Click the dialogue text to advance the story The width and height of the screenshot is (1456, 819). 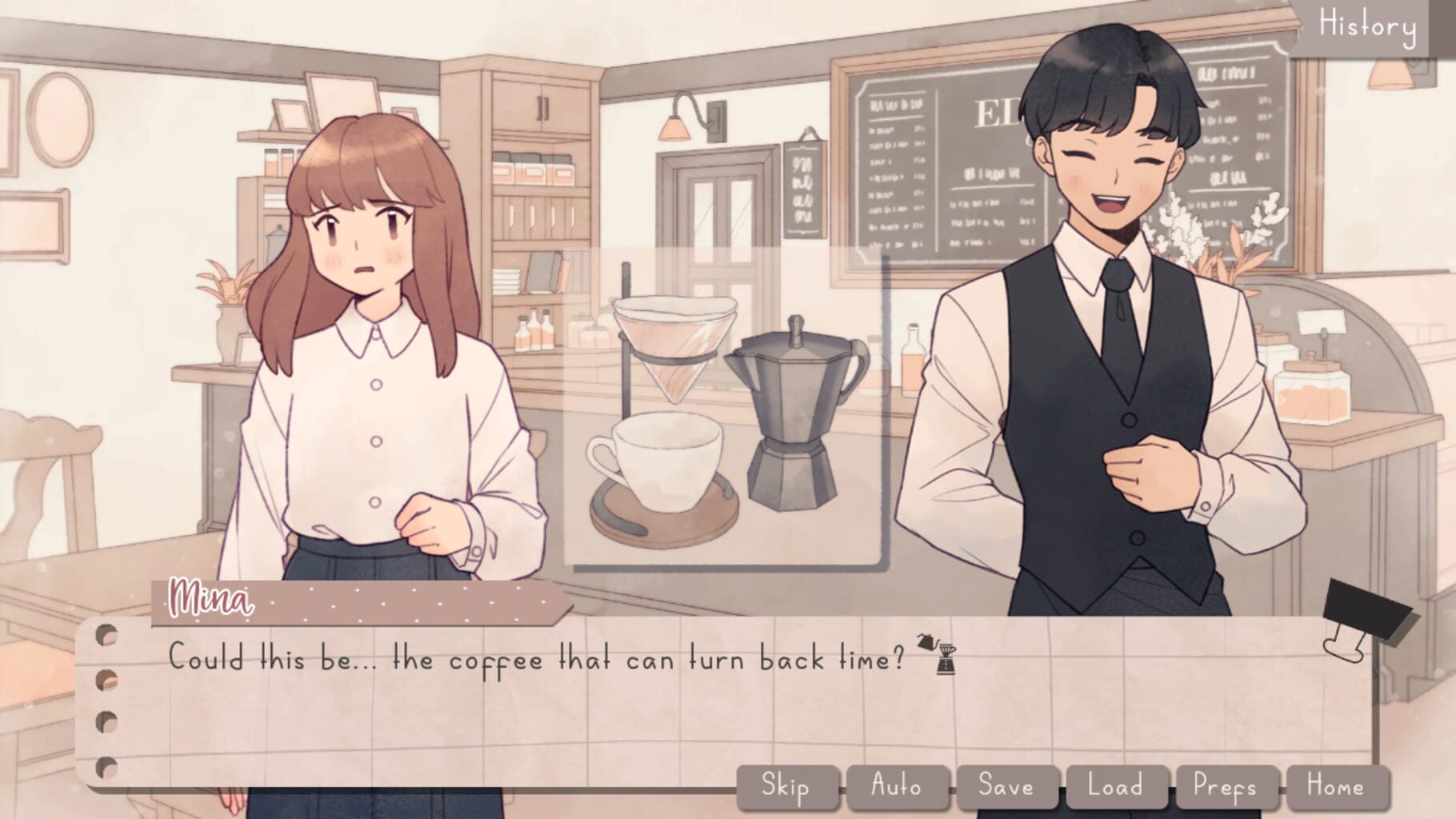click(x=528, y=658)
